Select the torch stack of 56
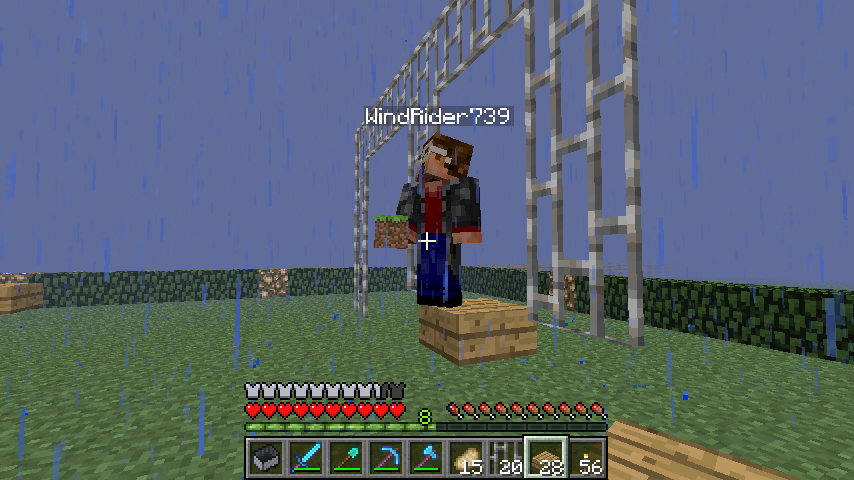The height and width of the screenshot is (480, 854). click(x=586, y=458)
